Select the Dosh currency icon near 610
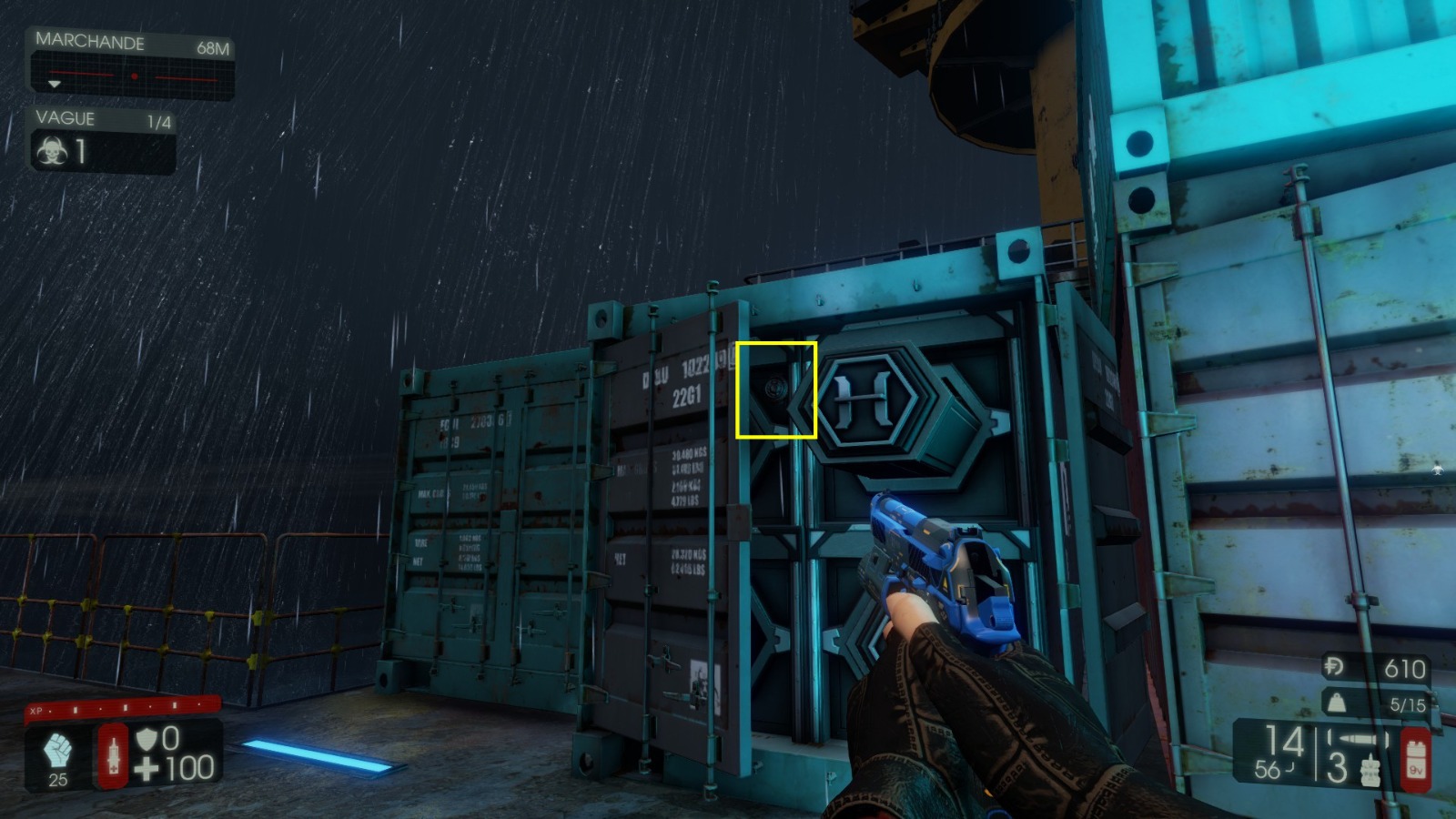 pyautogui.click(x=1332, y=665)
